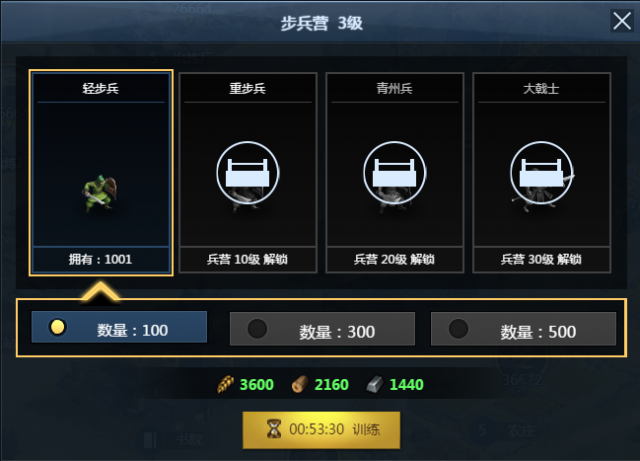Start training with the 训练 button

[321, 429]
